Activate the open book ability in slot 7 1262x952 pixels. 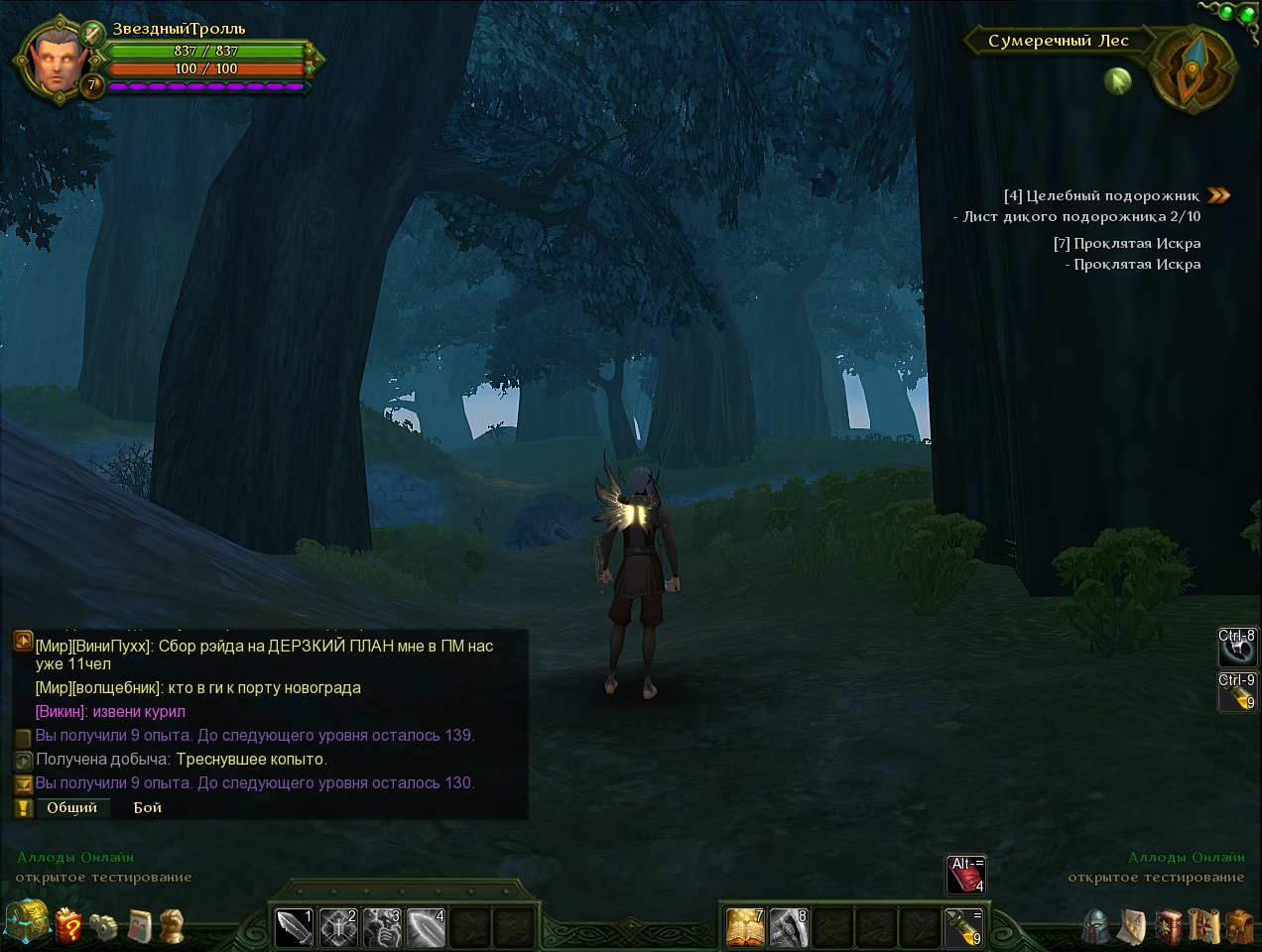tap(745, 928)
